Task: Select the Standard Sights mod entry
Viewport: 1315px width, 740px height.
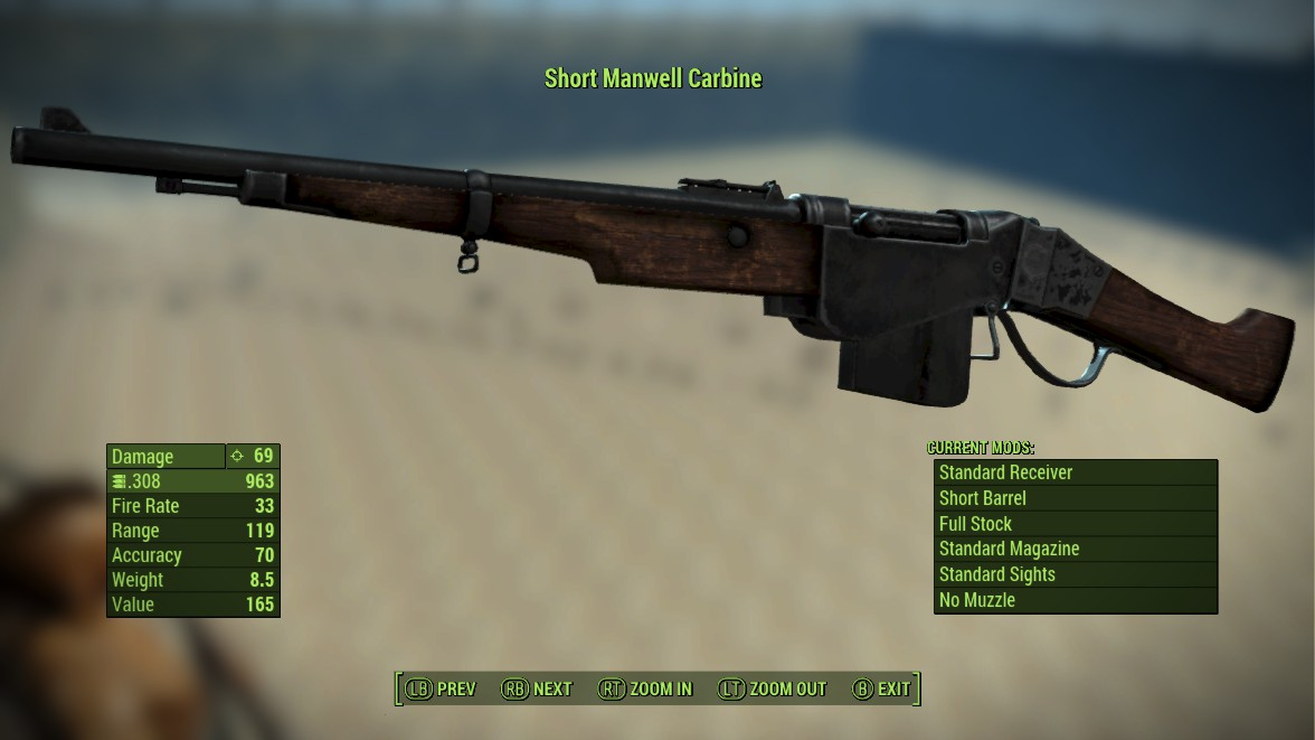Action: point(1075,574)
